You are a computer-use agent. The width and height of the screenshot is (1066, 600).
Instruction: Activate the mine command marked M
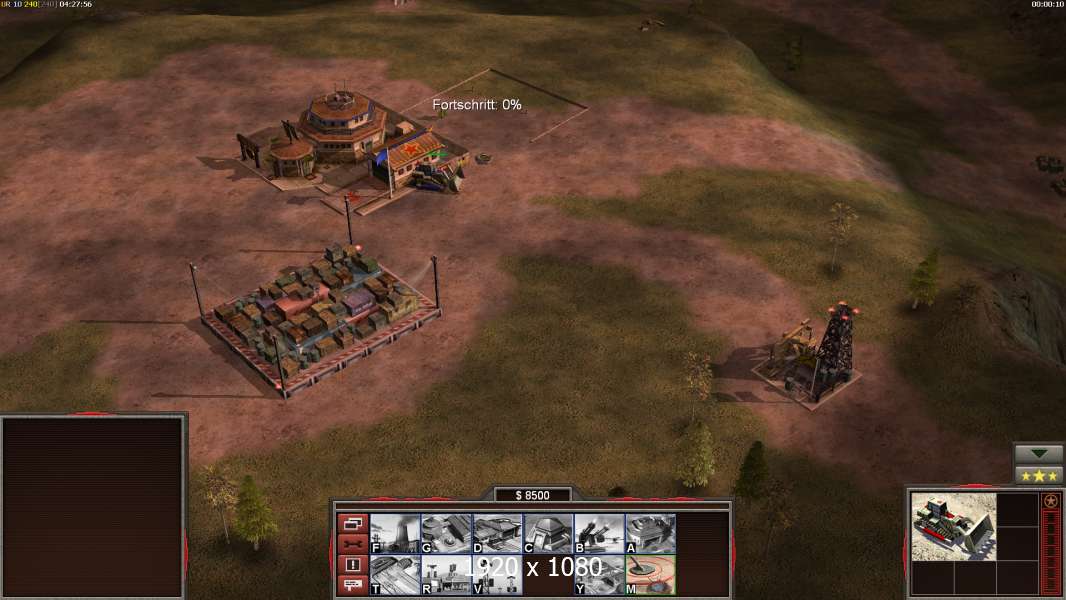pyautogui.click(x=650, y=574)
